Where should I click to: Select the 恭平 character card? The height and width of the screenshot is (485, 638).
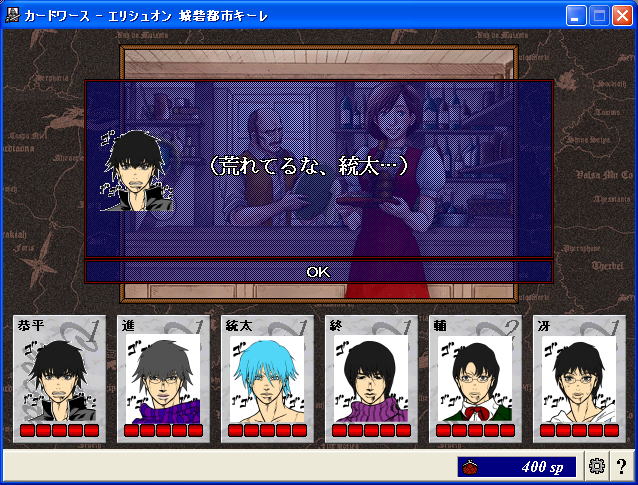(59, 378)
